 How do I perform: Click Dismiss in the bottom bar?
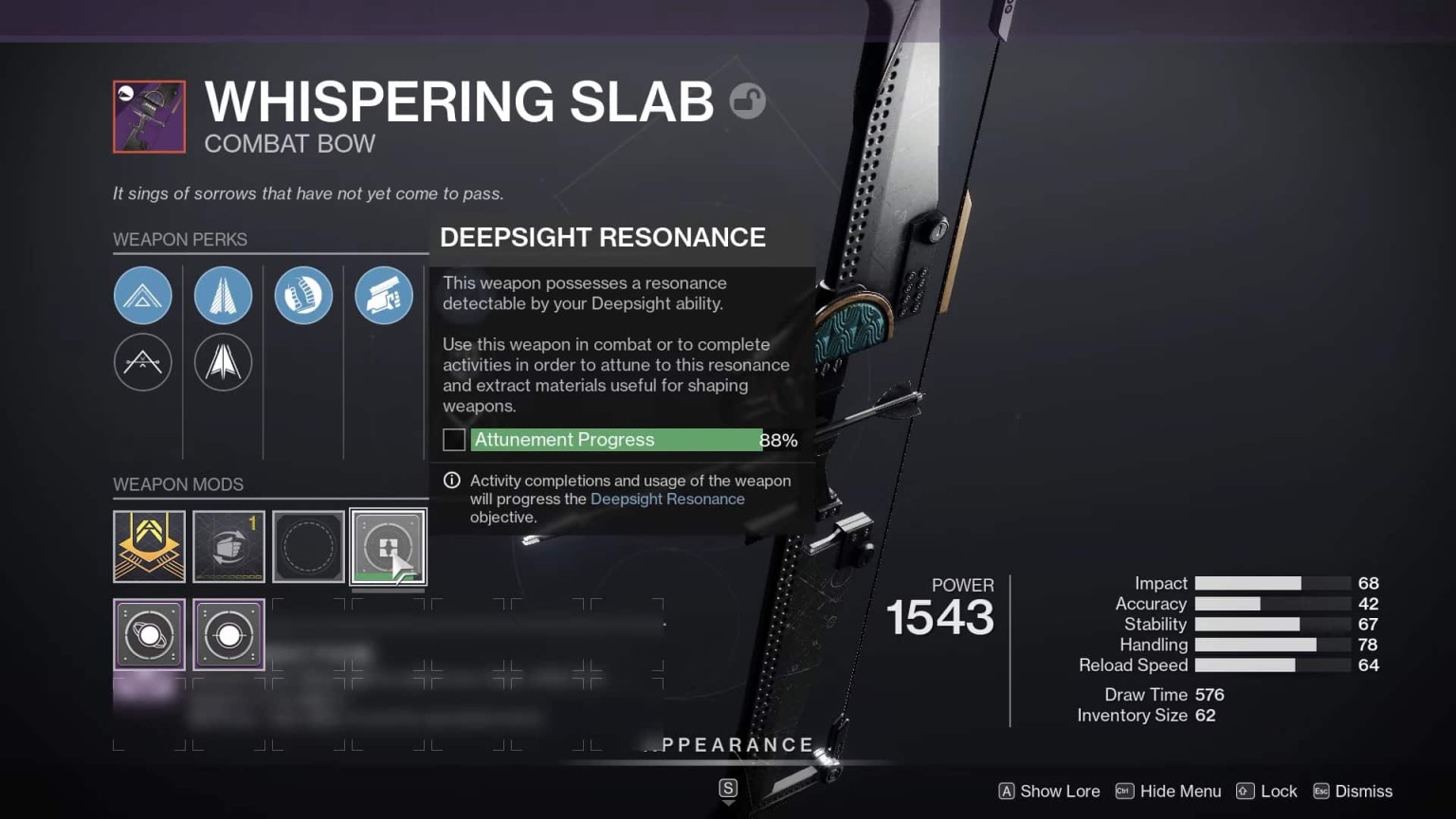[1353, 791]
